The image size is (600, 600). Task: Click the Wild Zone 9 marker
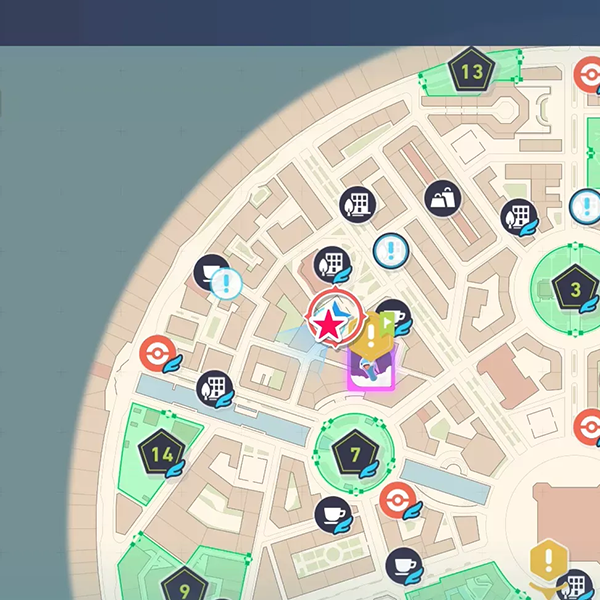point(184,585)
